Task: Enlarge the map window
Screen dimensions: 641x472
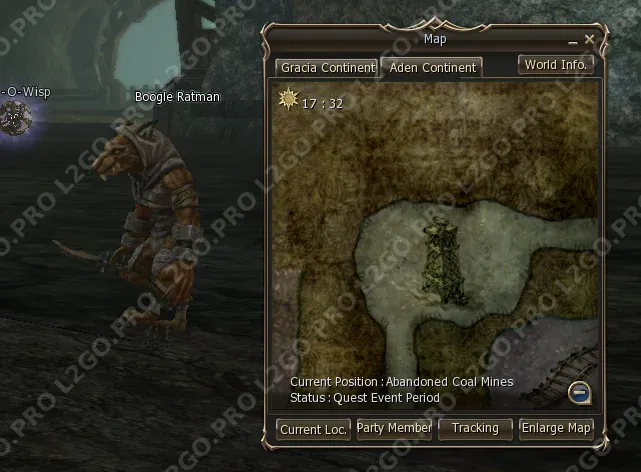Action: pos(556,428)
